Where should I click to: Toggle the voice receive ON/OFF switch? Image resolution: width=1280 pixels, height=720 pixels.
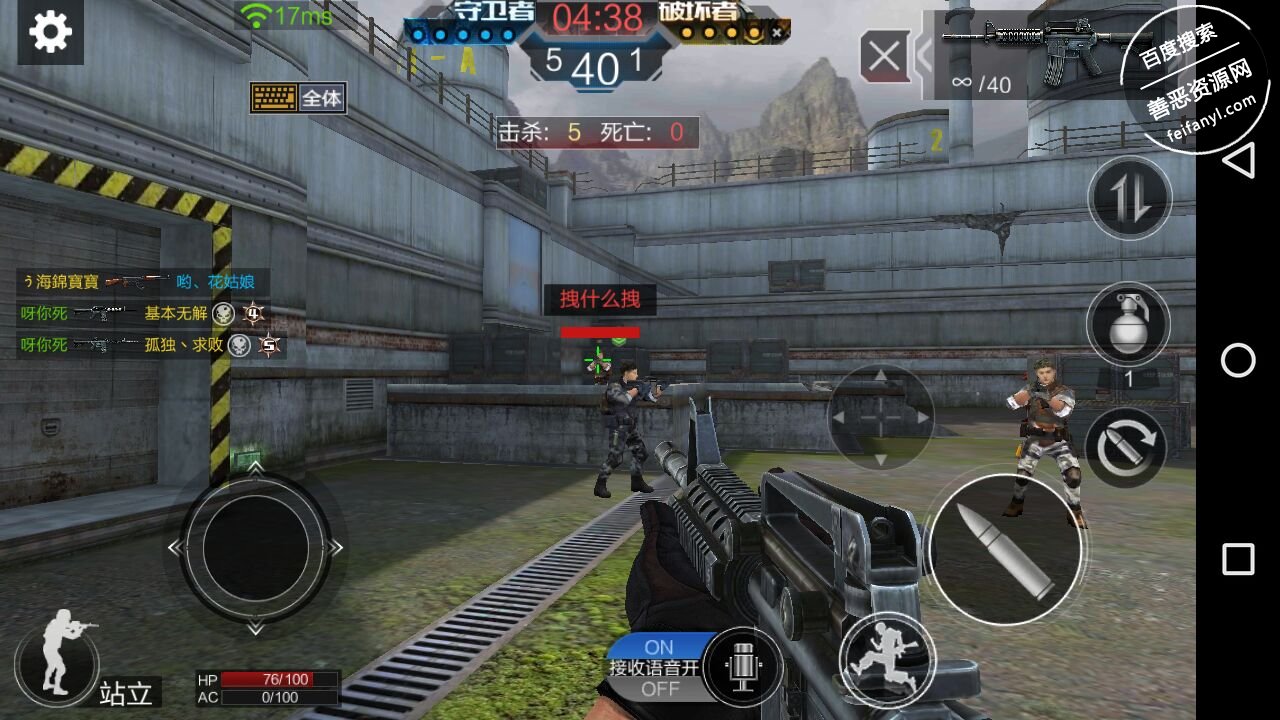coord(659,668)
